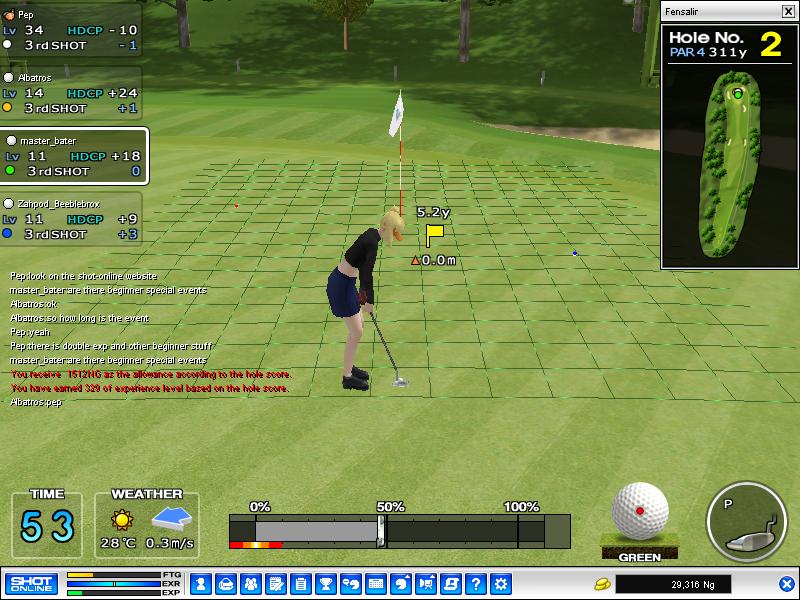The height and width of the screenshot is (600, 800).
Task: Close the Fensalir hole map window
Action: coord(787,12)
